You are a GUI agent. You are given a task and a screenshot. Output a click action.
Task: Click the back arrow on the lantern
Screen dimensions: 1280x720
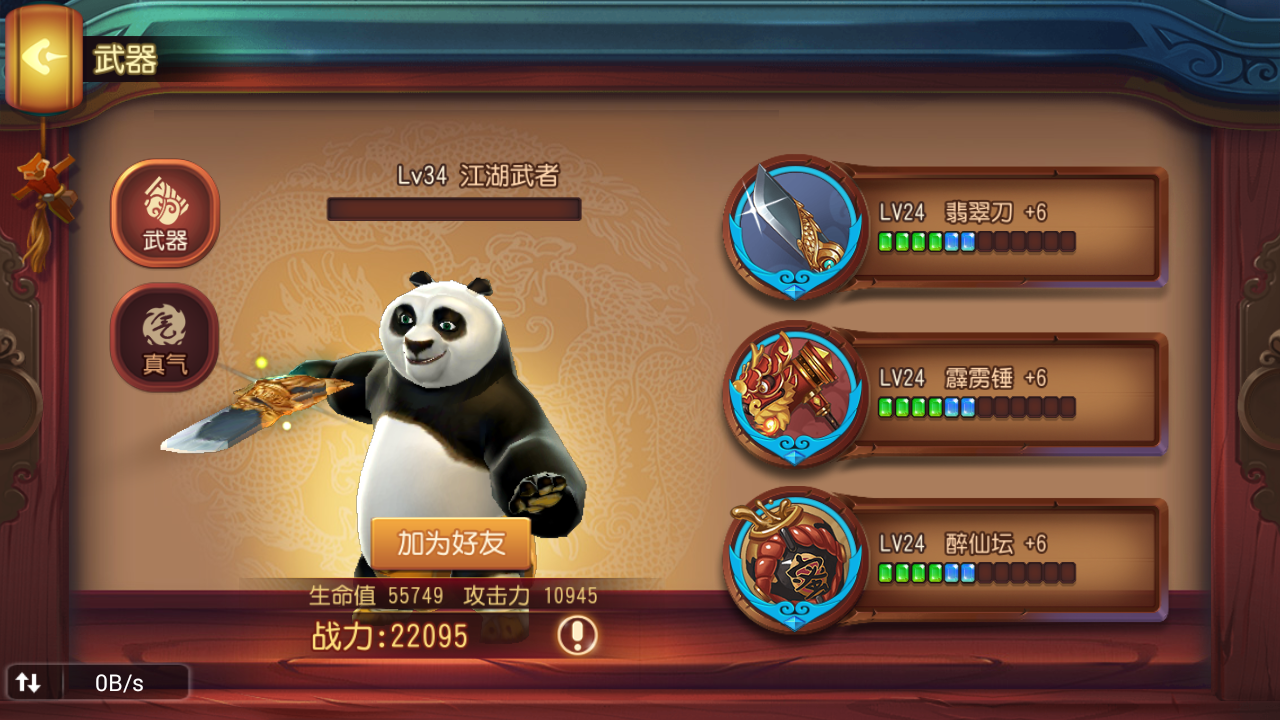(x=42, y=55)
